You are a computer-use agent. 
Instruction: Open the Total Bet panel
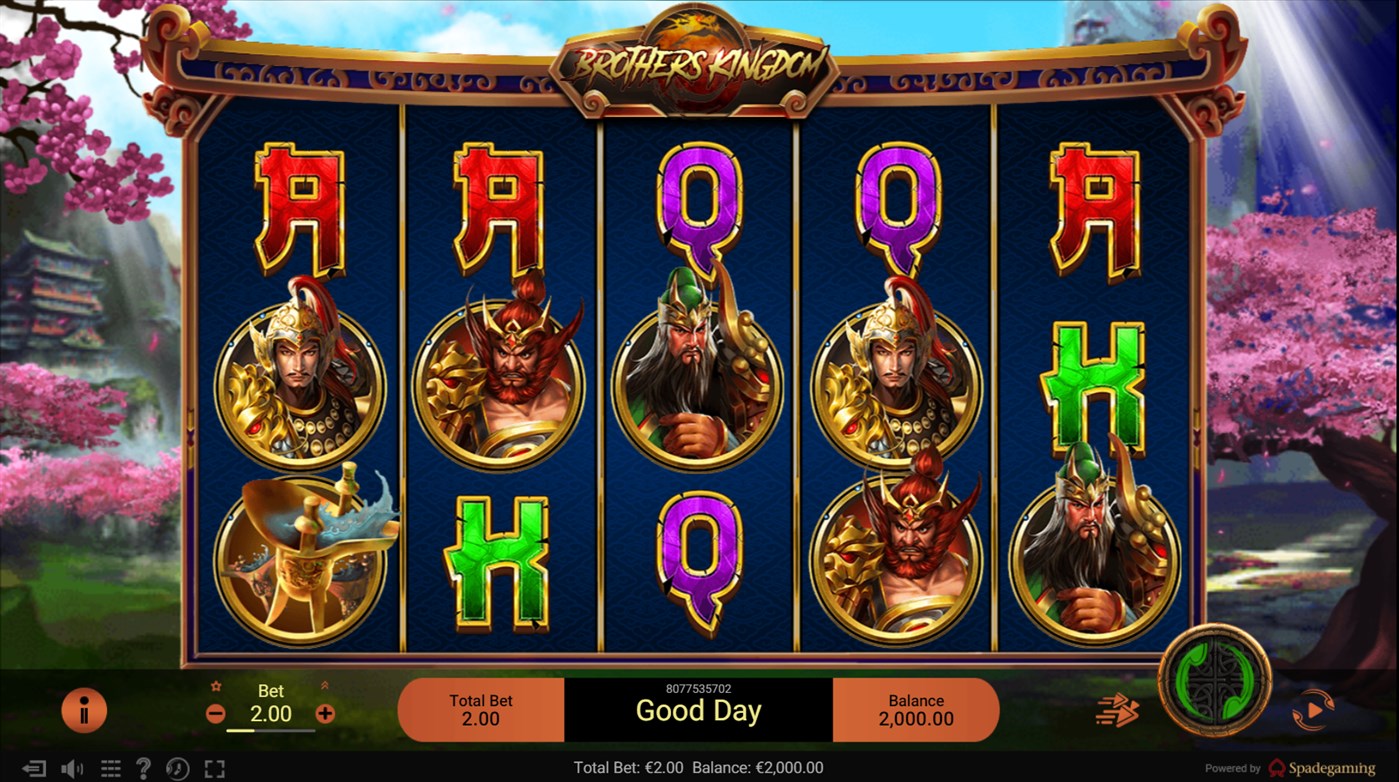point(480,710)
